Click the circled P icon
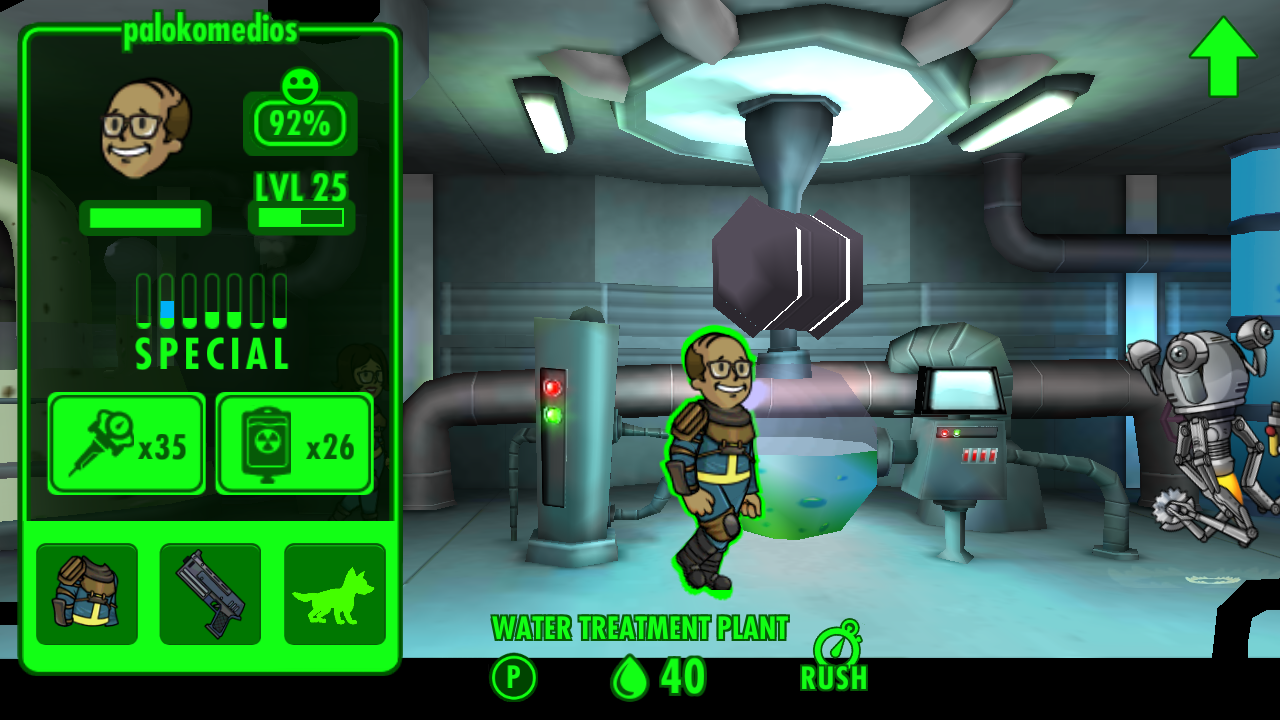This screenshot has height=720, width=1280. click(513, 678)
